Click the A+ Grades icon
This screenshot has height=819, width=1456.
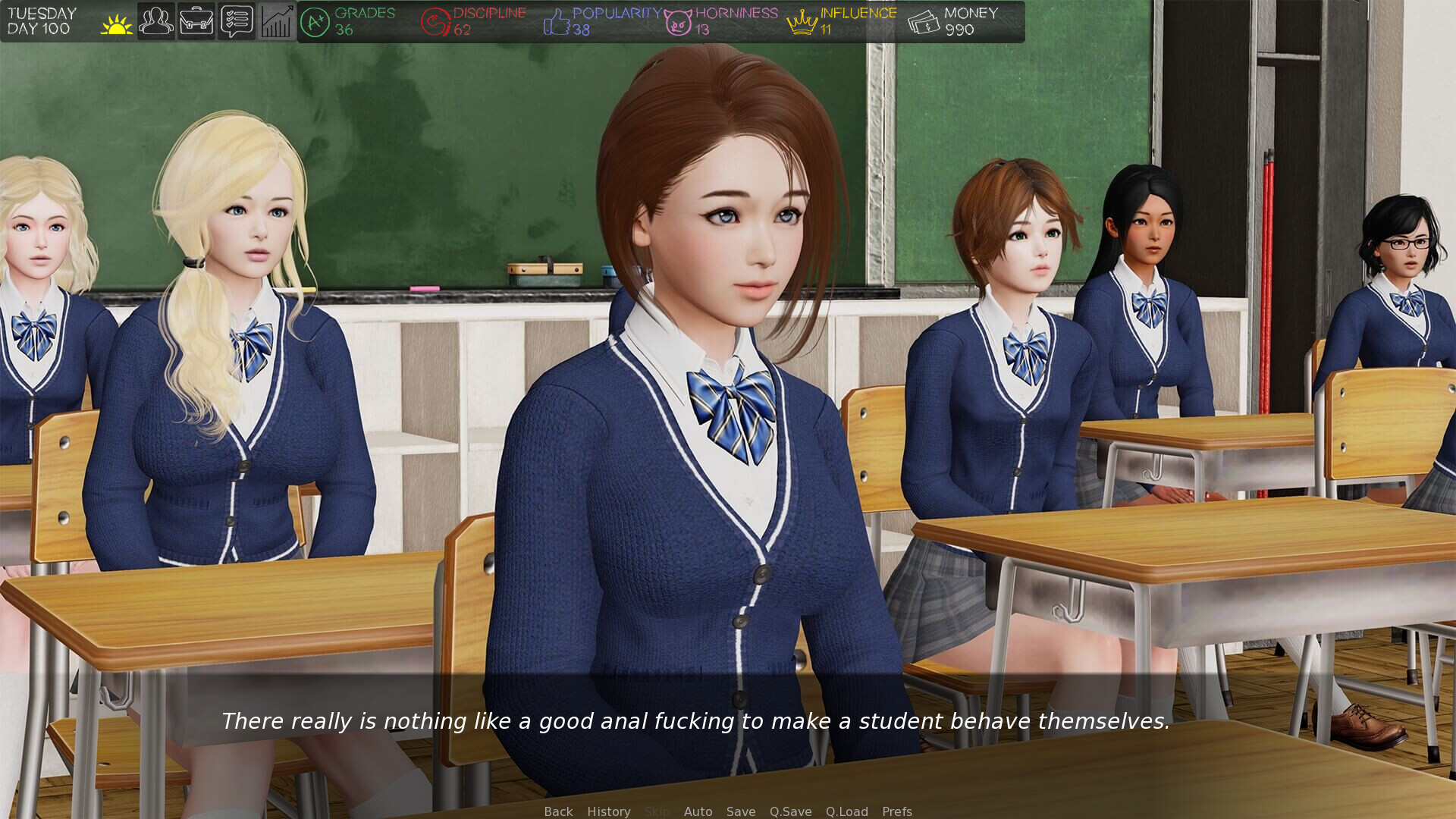[x=315, y=20]
